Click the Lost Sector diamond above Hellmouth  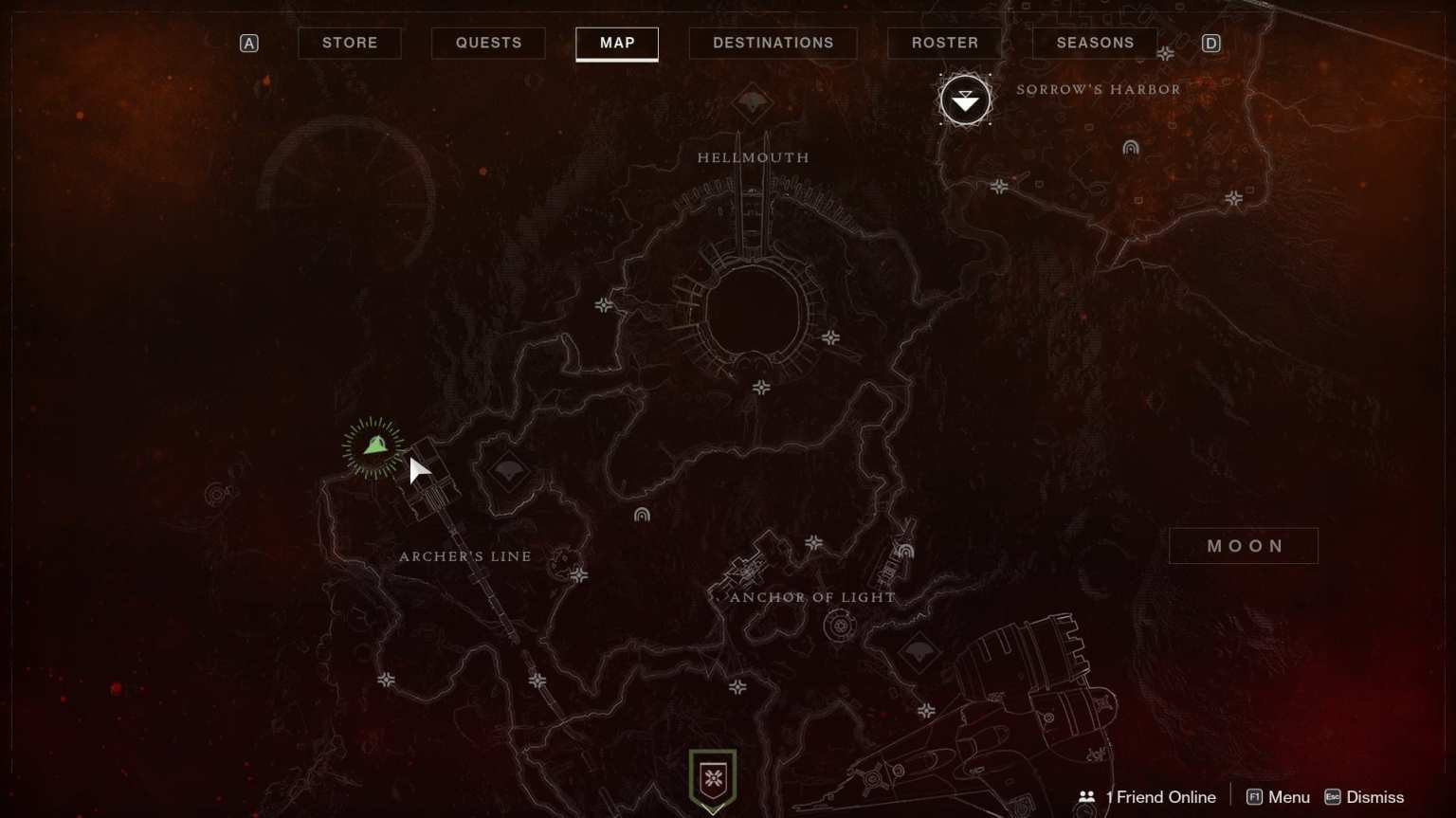point(752,103)
